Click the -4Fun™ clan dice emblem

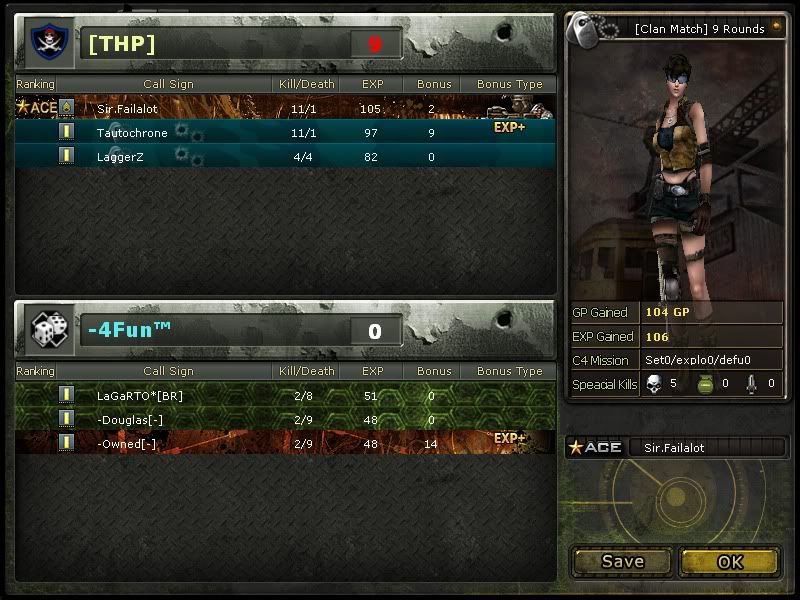pyautogui.click(x=47, y=330)
